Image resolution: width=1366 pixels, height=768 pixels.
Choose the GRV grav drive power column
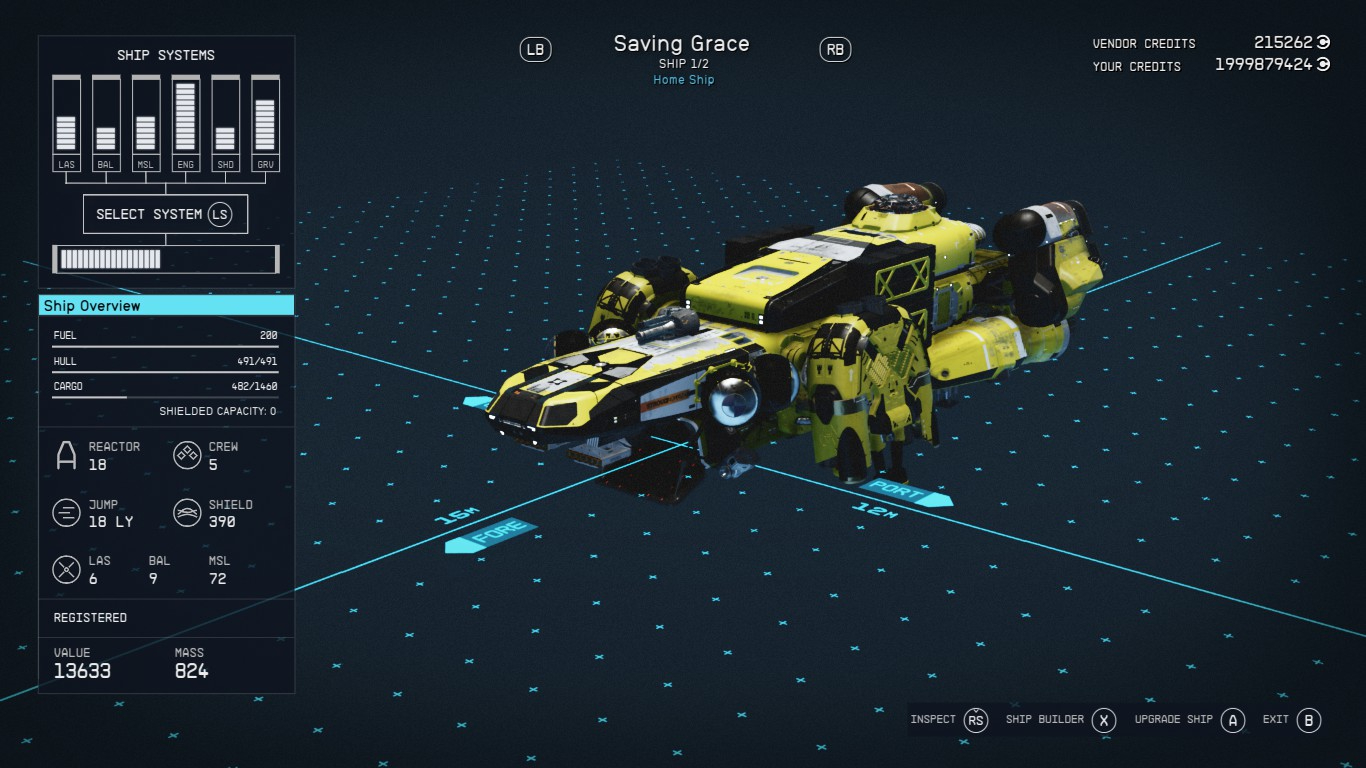click(265, 122)
